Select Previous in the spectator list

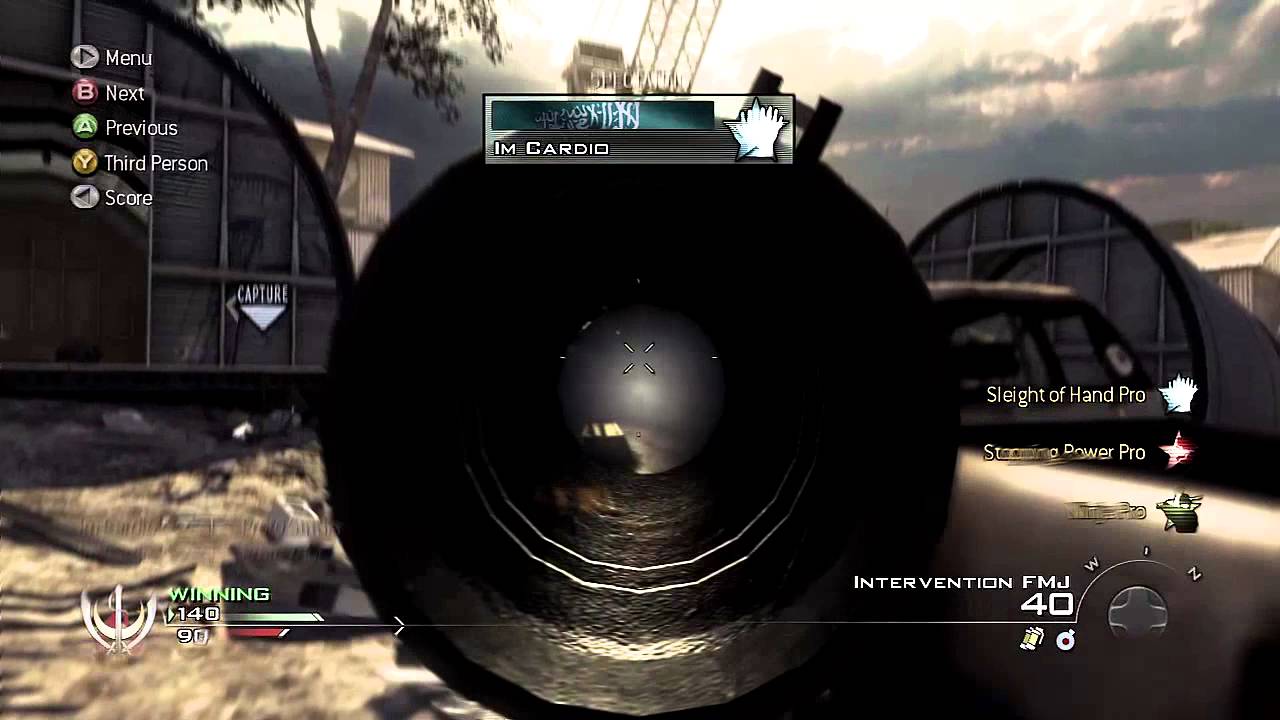125,128
